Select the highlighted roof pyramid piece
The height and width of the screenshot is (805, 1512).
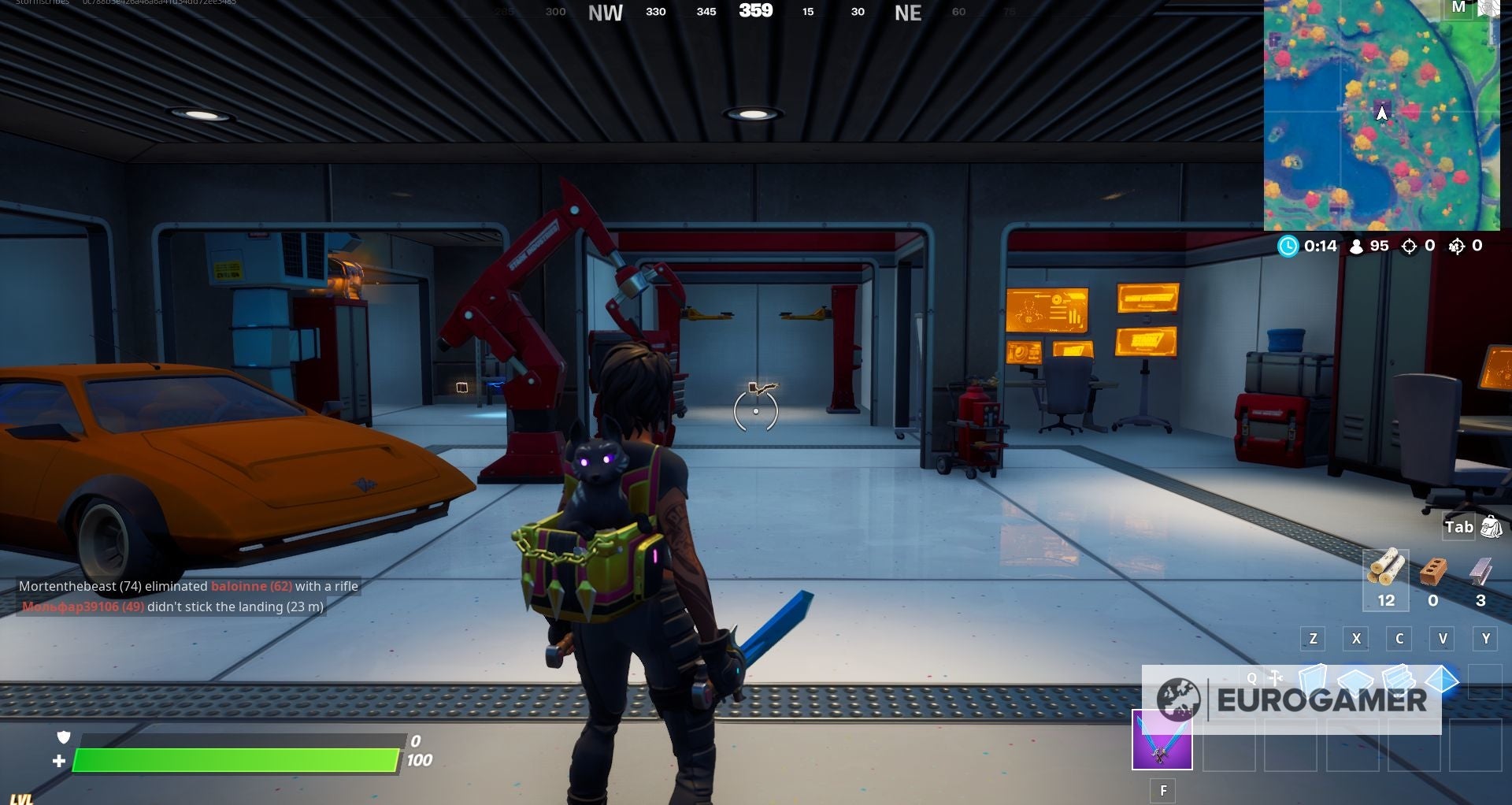[x=1441, y=681]
